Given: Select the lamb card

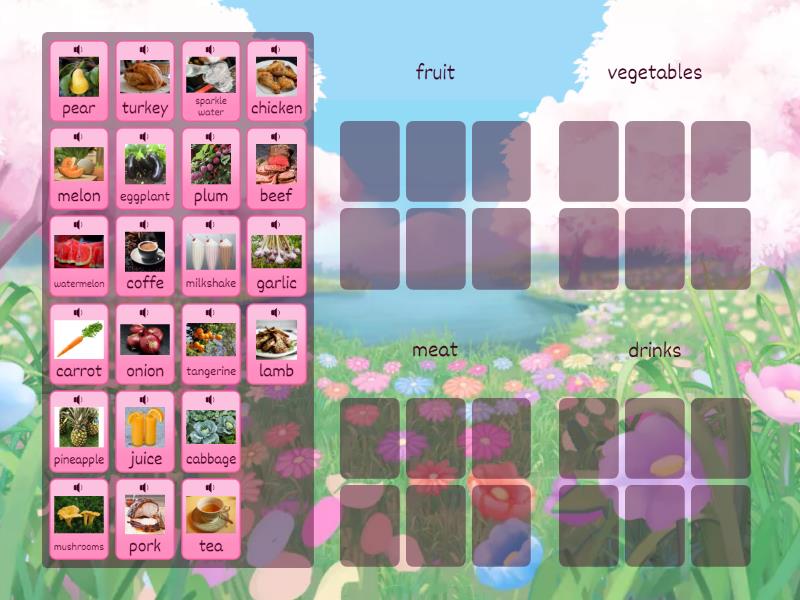Looking at the screenshot, I should click(277, 344).
